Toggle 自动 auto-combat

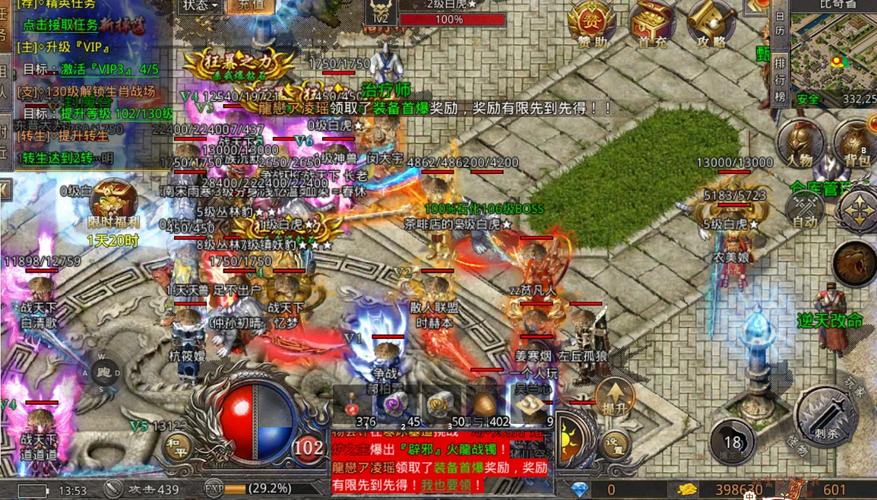804,208
